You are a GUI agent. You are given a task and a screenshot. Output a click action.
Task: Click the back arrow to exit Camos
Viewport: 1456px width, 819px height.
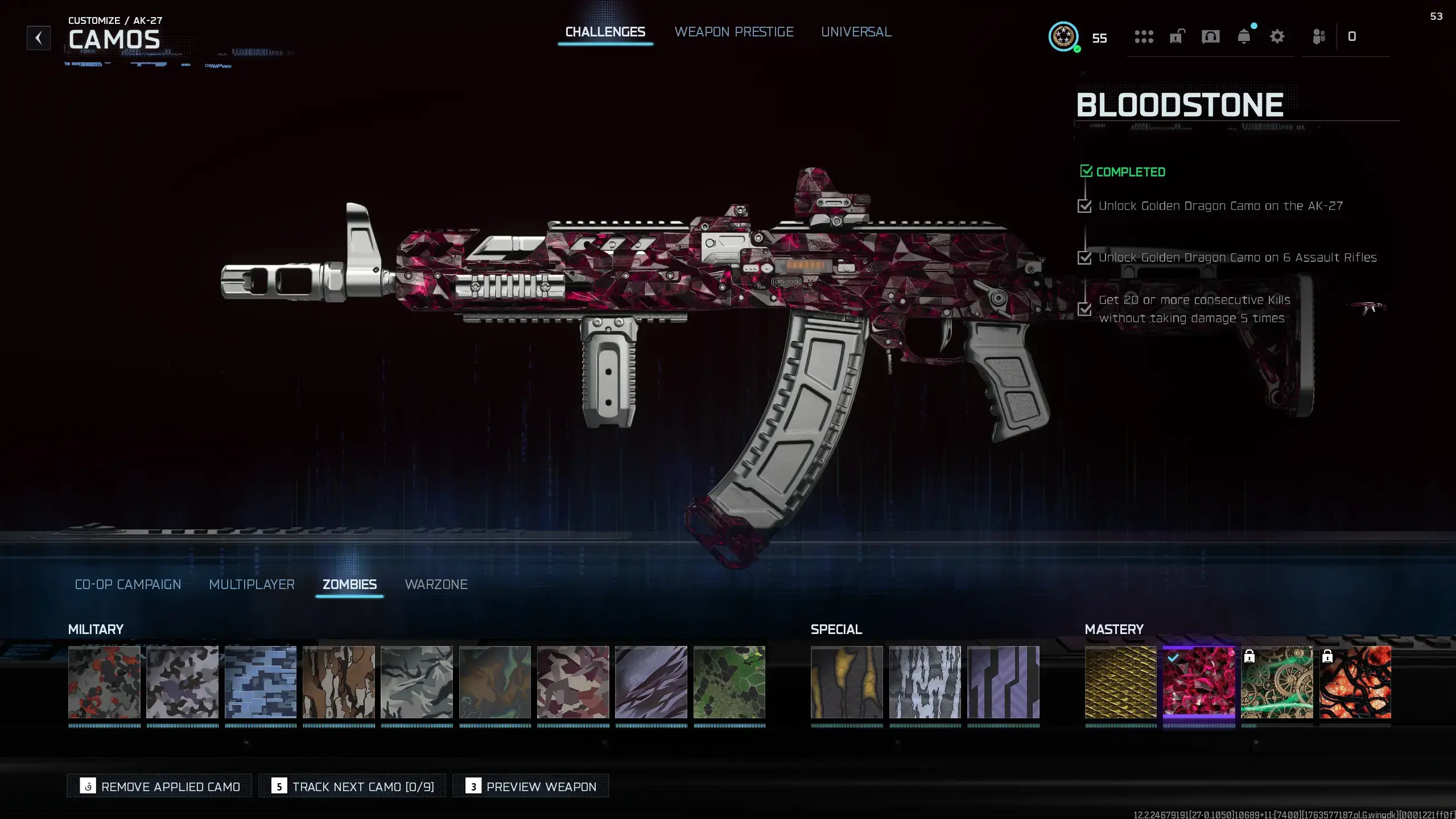click(38, 38)
